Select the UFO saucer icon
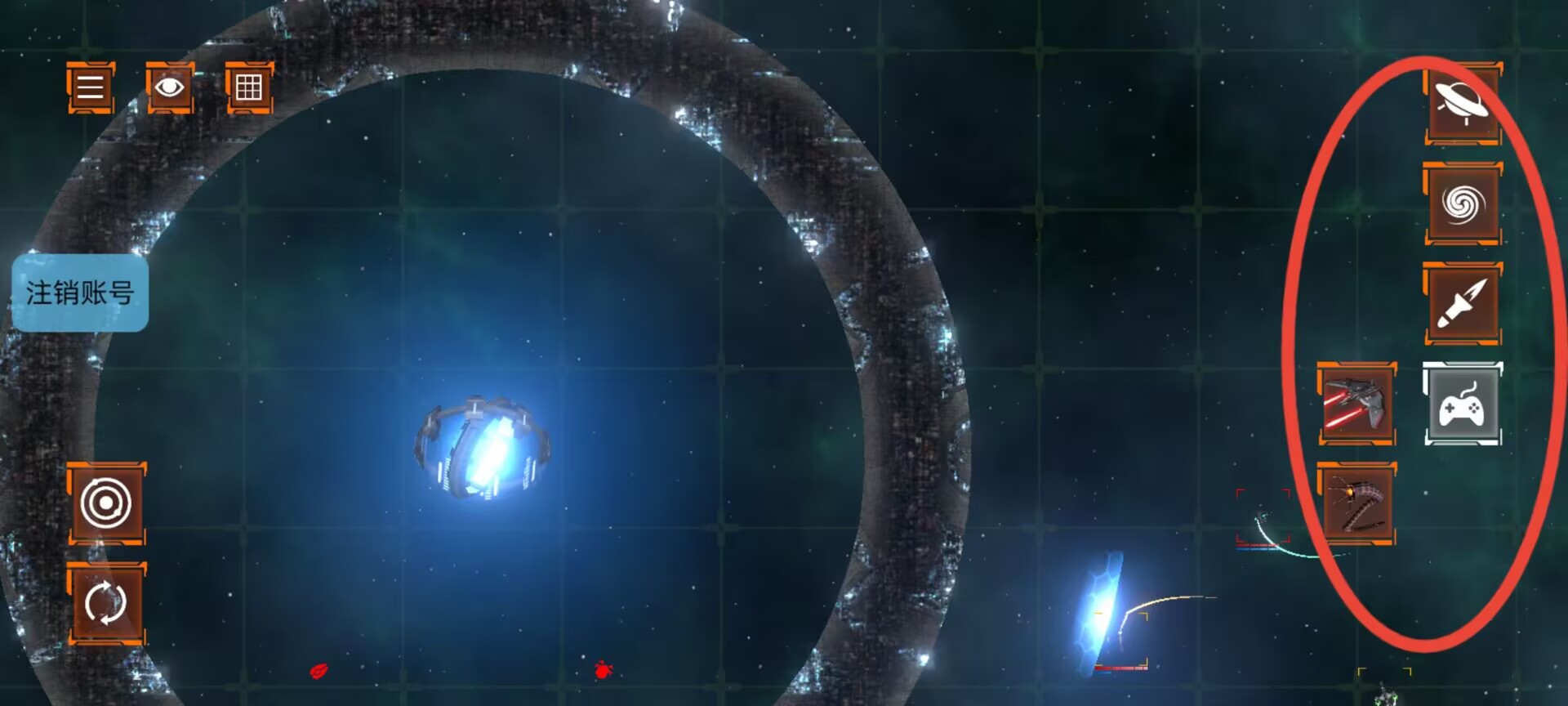1568x706 pixels. [x=1463, y=104]
